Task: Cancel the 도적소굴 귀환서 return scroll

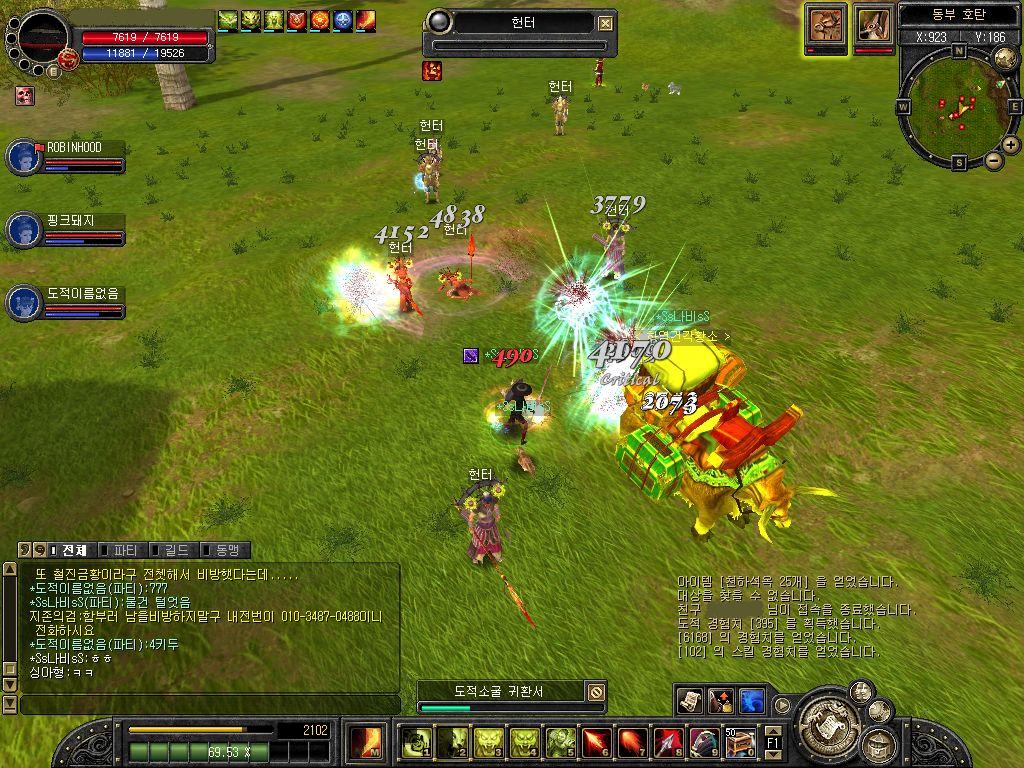Action: tap(596, 691)
